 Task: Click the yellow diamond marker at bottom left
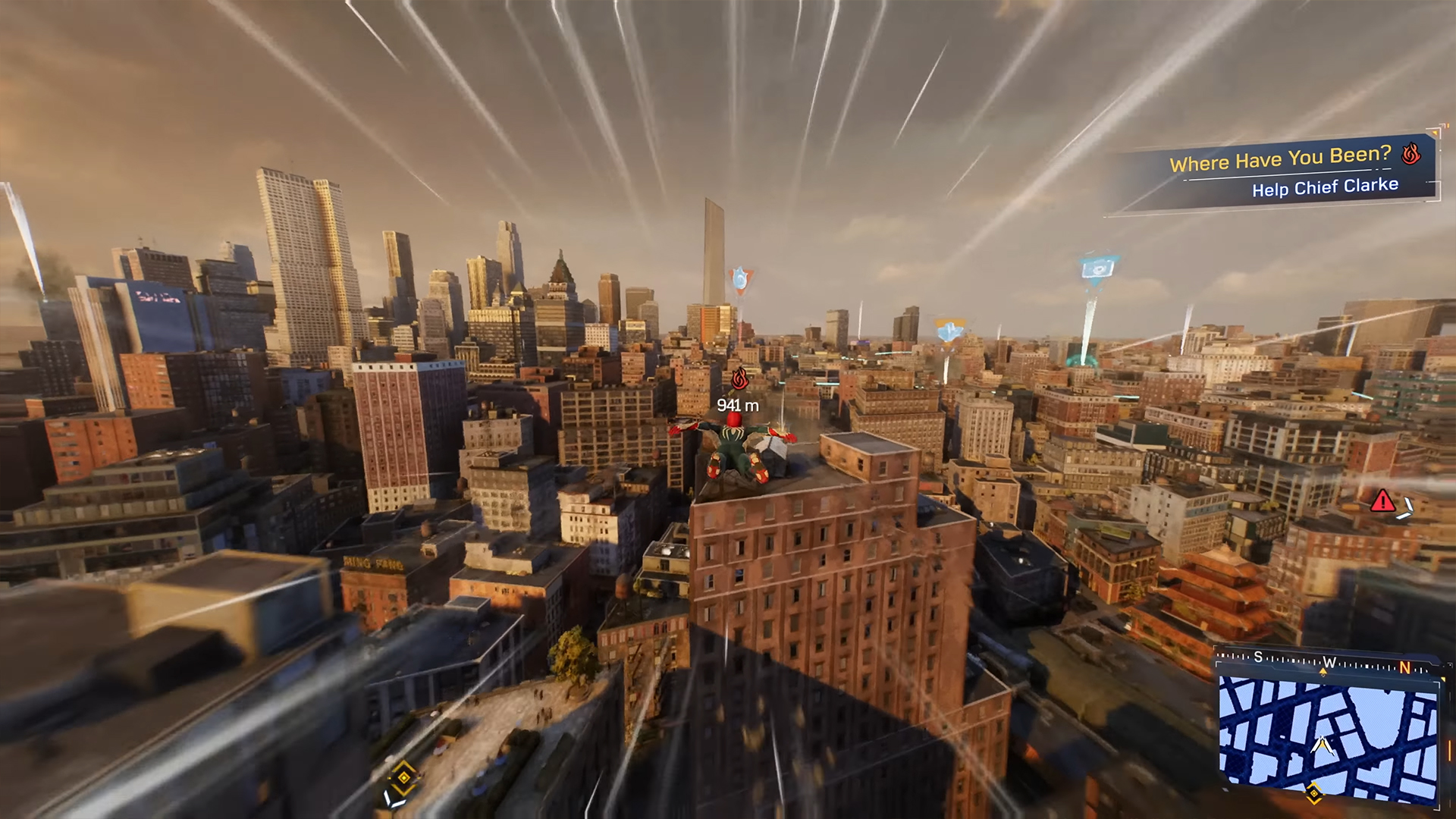pyautogui.click(x=403, y=777)
